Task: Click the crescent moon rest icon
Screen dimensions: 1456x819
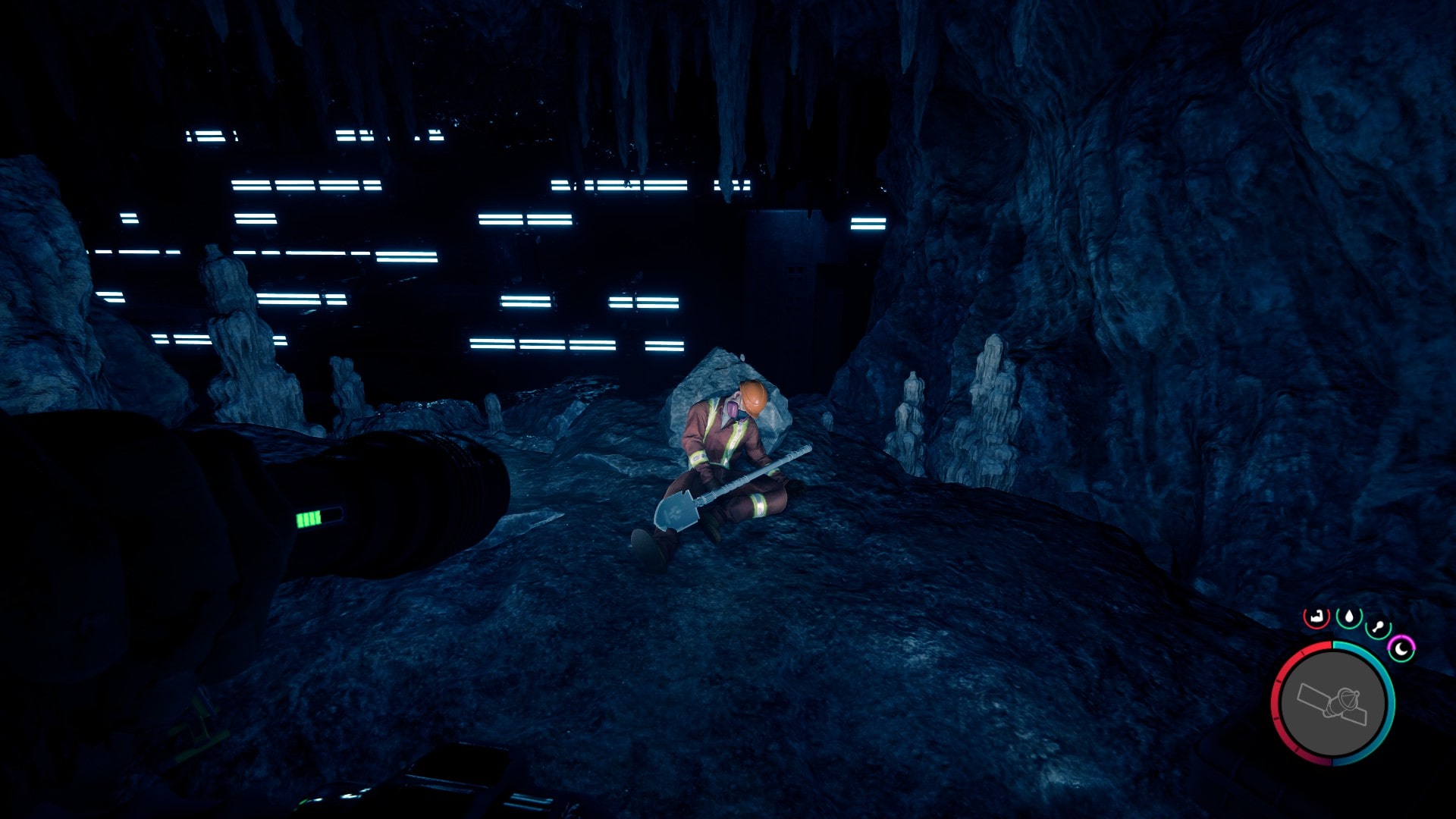Action: (1401, 649)
